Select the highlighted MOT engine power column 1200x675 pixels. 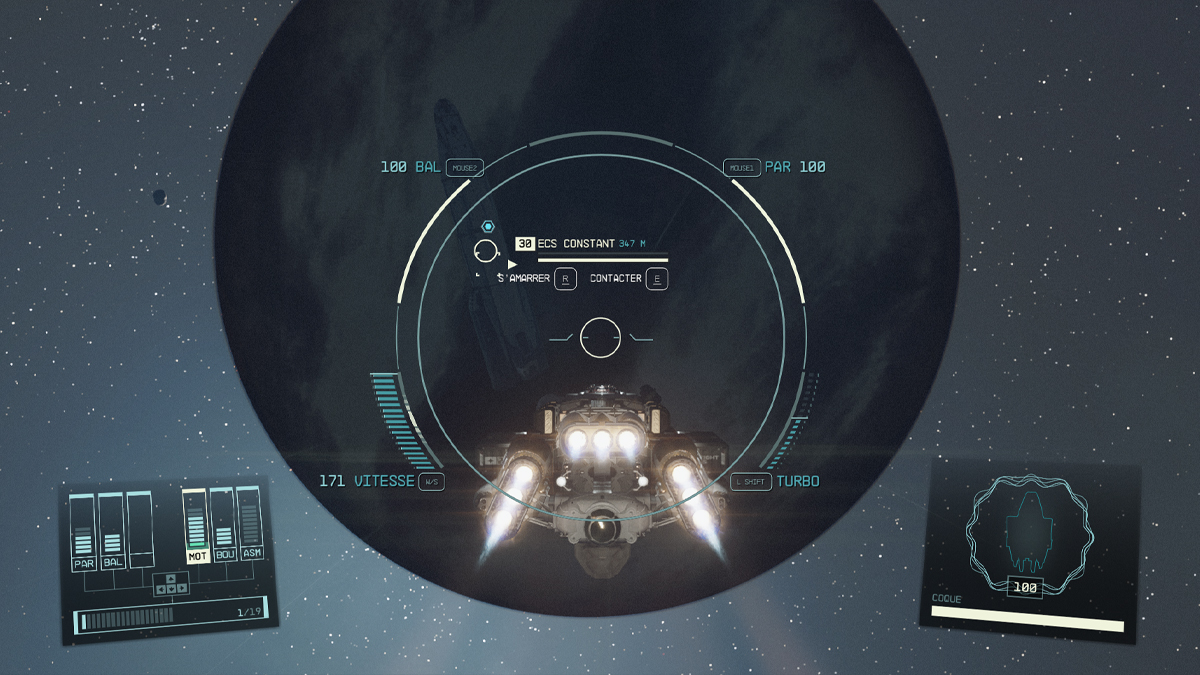197,526
